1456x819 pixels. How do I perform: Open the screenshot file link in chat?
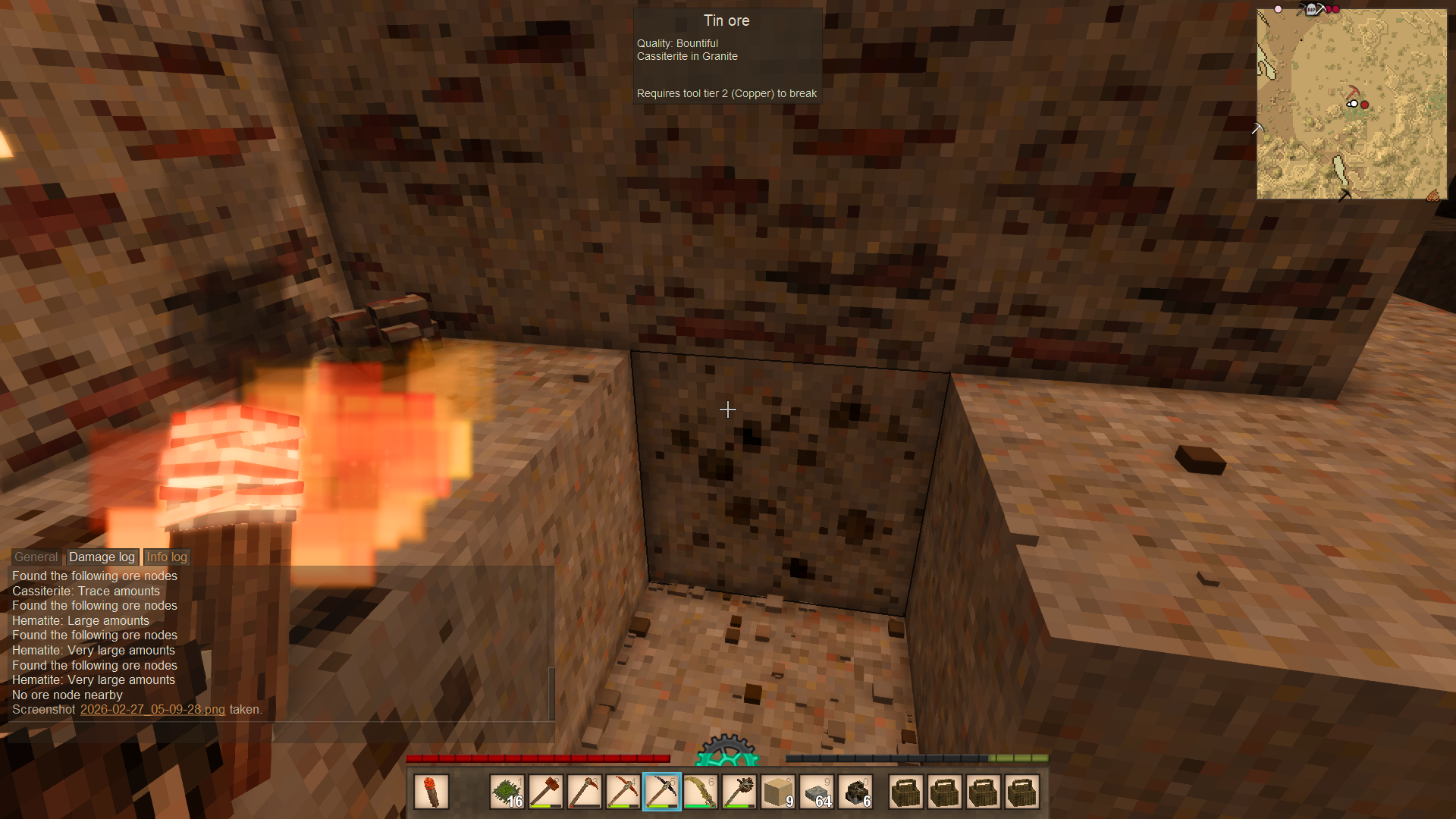tap(152, 710)
